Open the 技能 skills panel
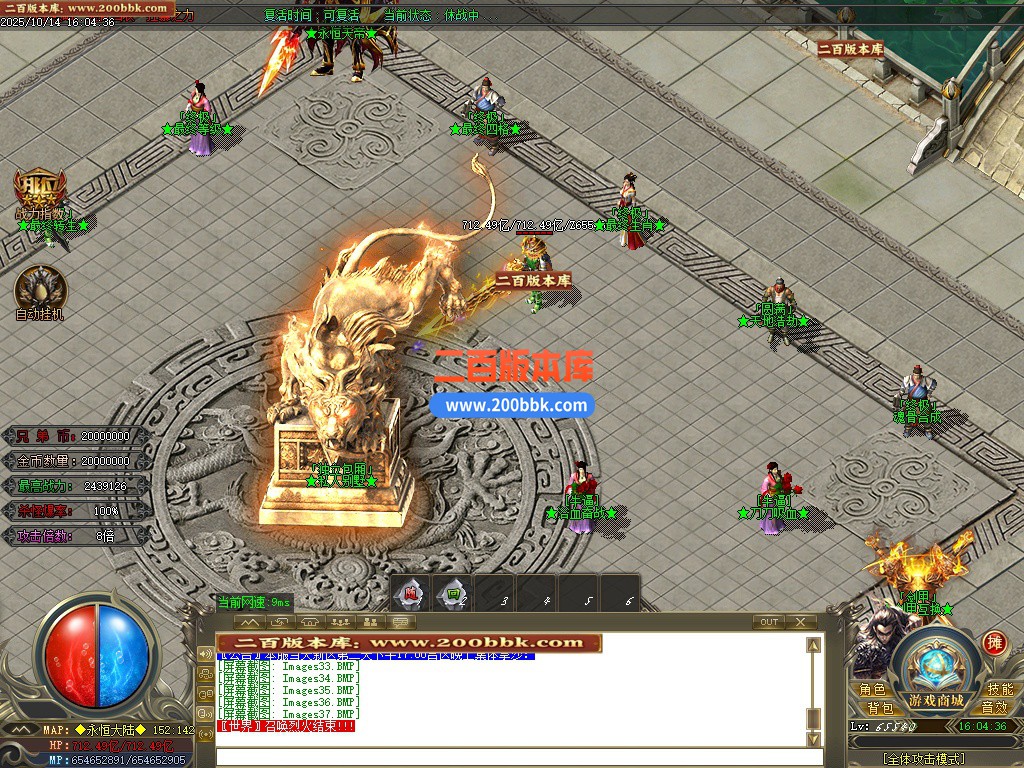The width and height of the screenshot is (1024, 768). tap(999, 690)
